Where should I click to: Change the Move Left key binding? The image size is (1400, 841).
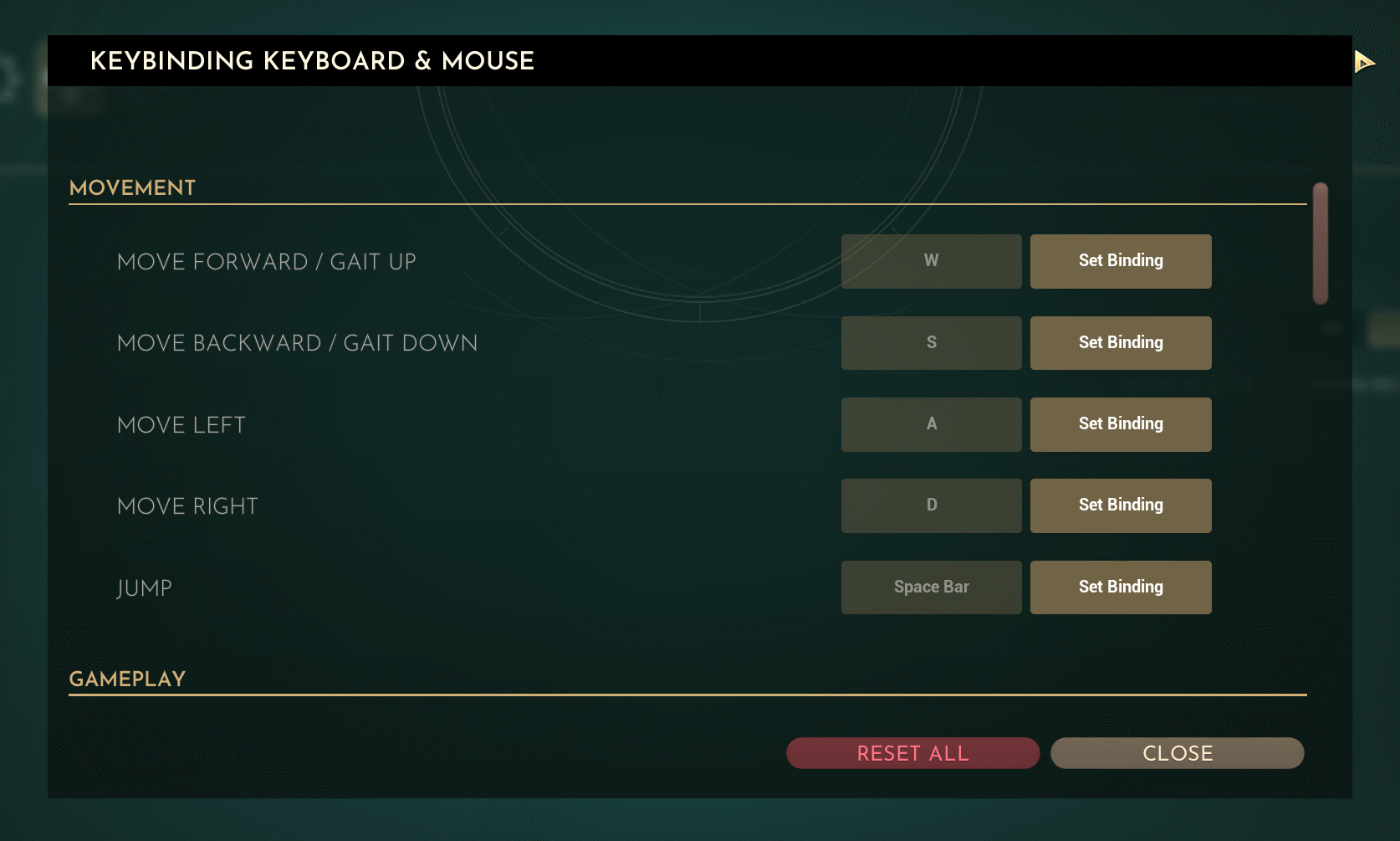coord(1120,424)
